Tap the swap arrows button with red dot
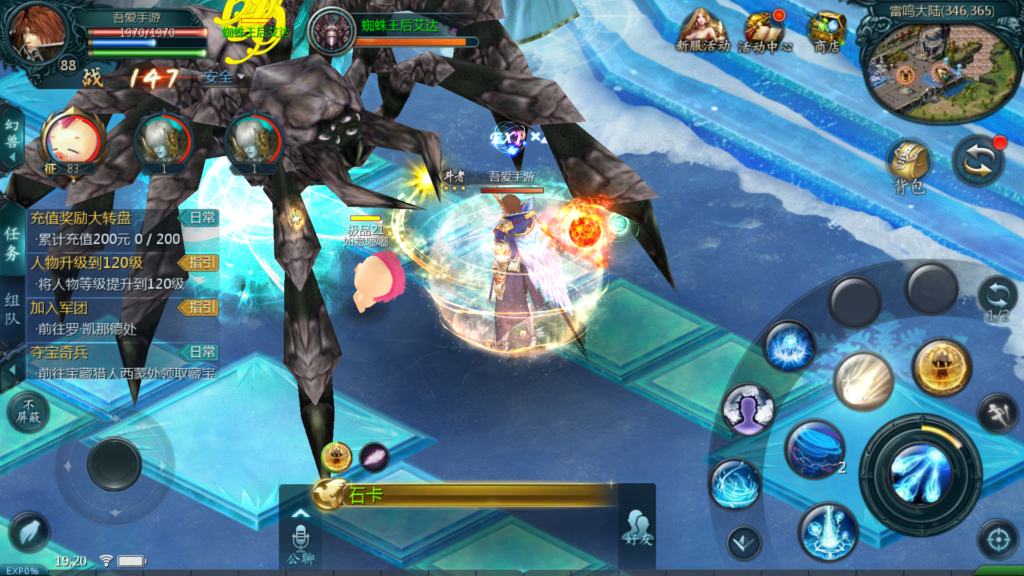Viewport: 1024px width, 576px height. click(977, 161)
